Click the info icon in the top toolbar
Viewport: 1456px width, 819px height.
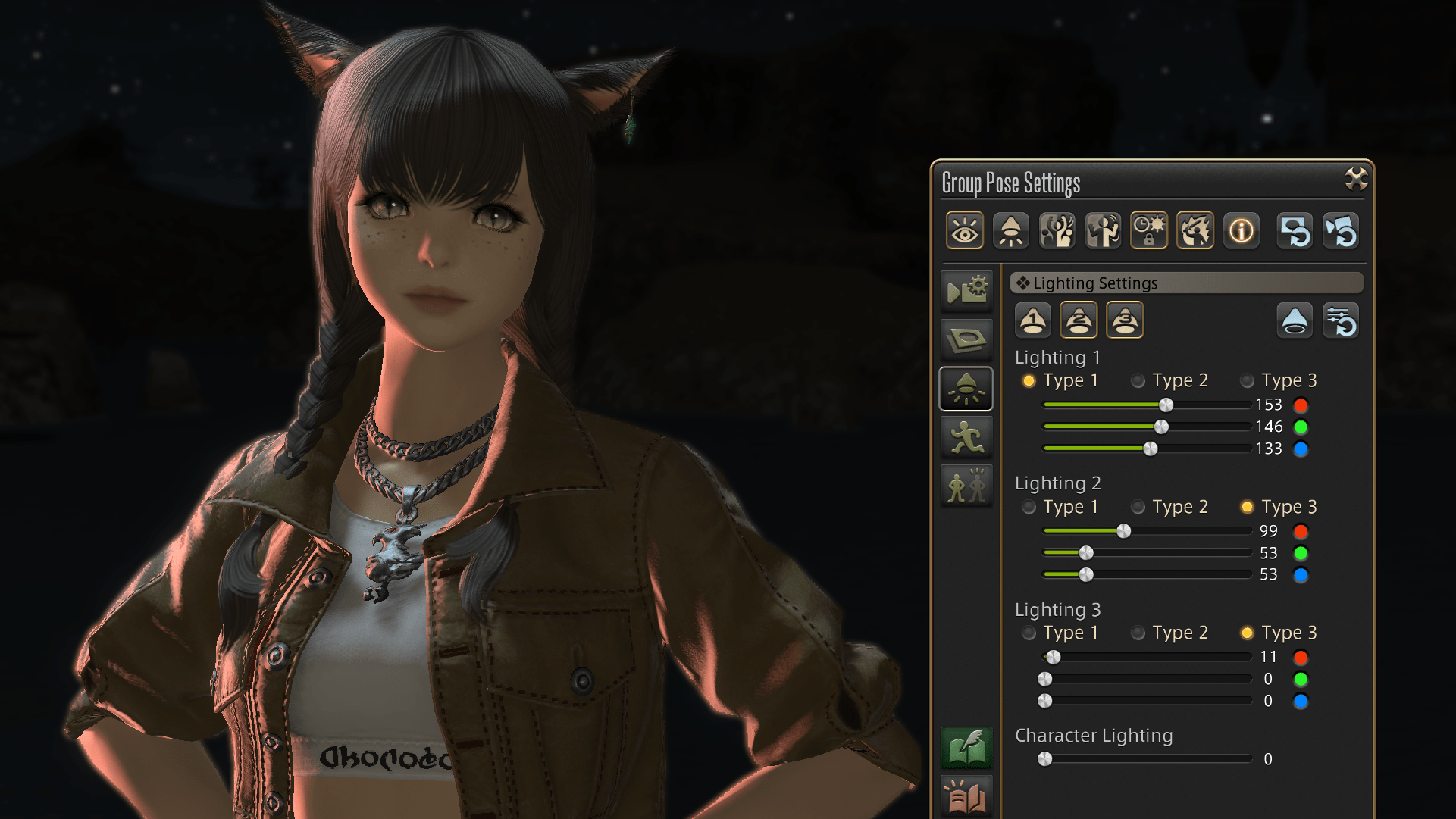coord(1241,230)
